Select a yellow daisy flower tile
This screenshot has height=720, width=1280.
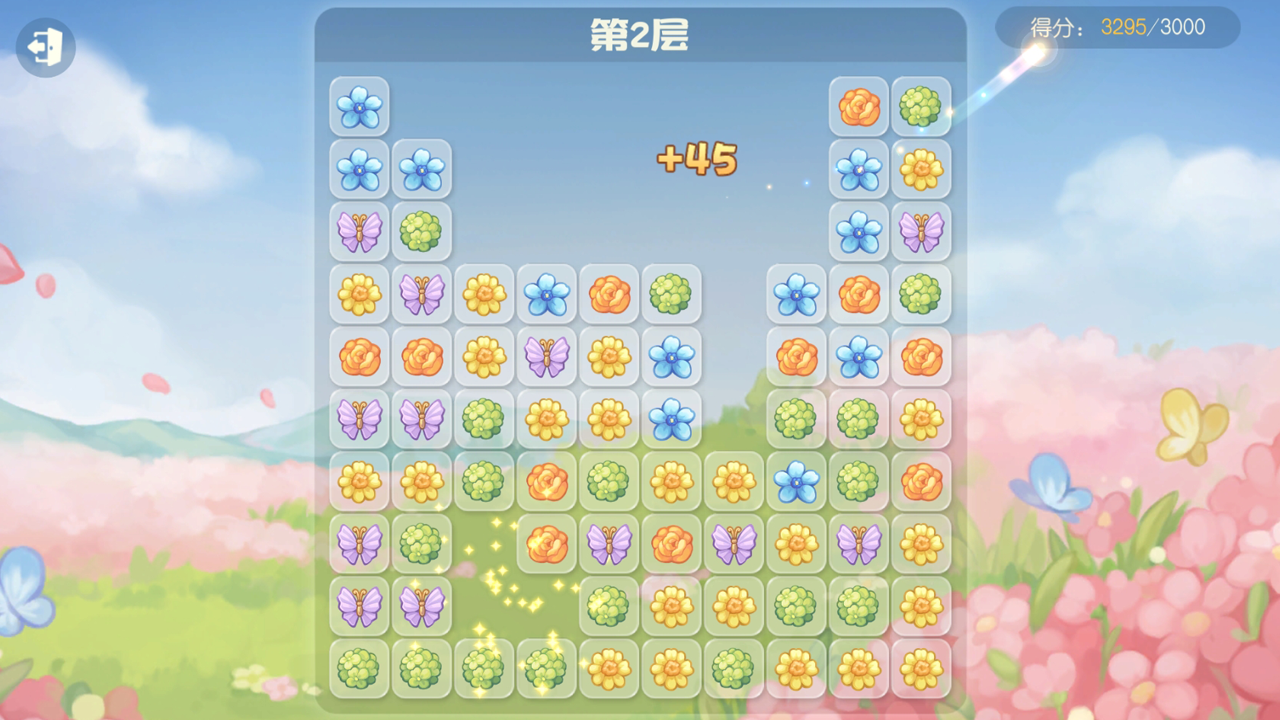pyautogui.click(x=359, y=294)
